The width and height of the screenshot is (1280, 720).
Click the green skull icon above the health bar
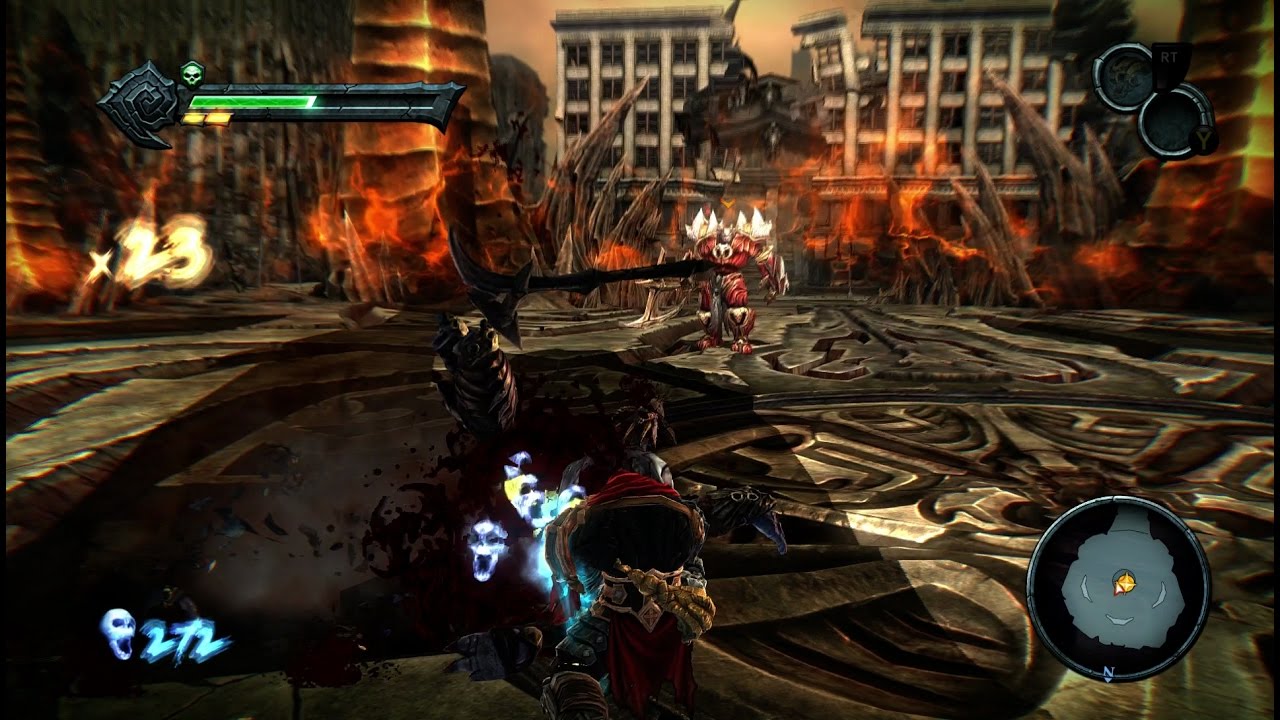click(x=191, y=72)
